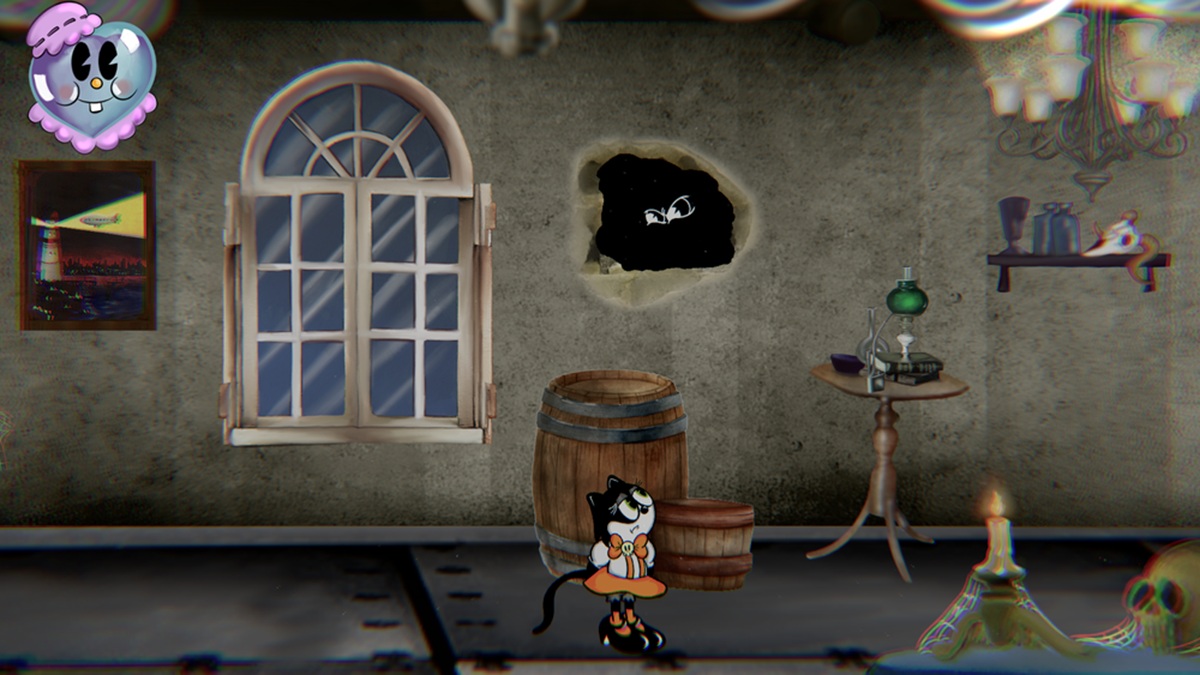1200x675 pixels.
Task: Click the heart-shaped face HUD icon
Action: [90, 78]
